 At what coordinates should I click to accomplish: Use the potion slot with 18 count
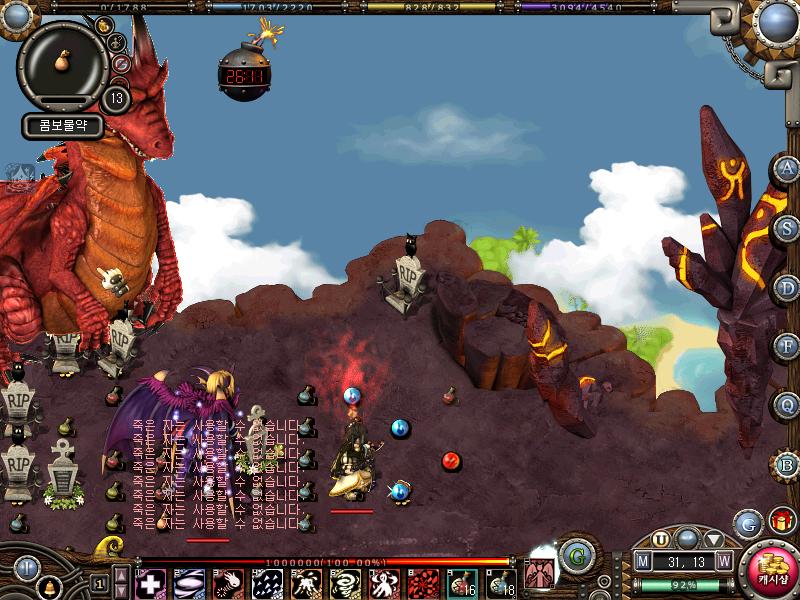(x=502, y=583)
